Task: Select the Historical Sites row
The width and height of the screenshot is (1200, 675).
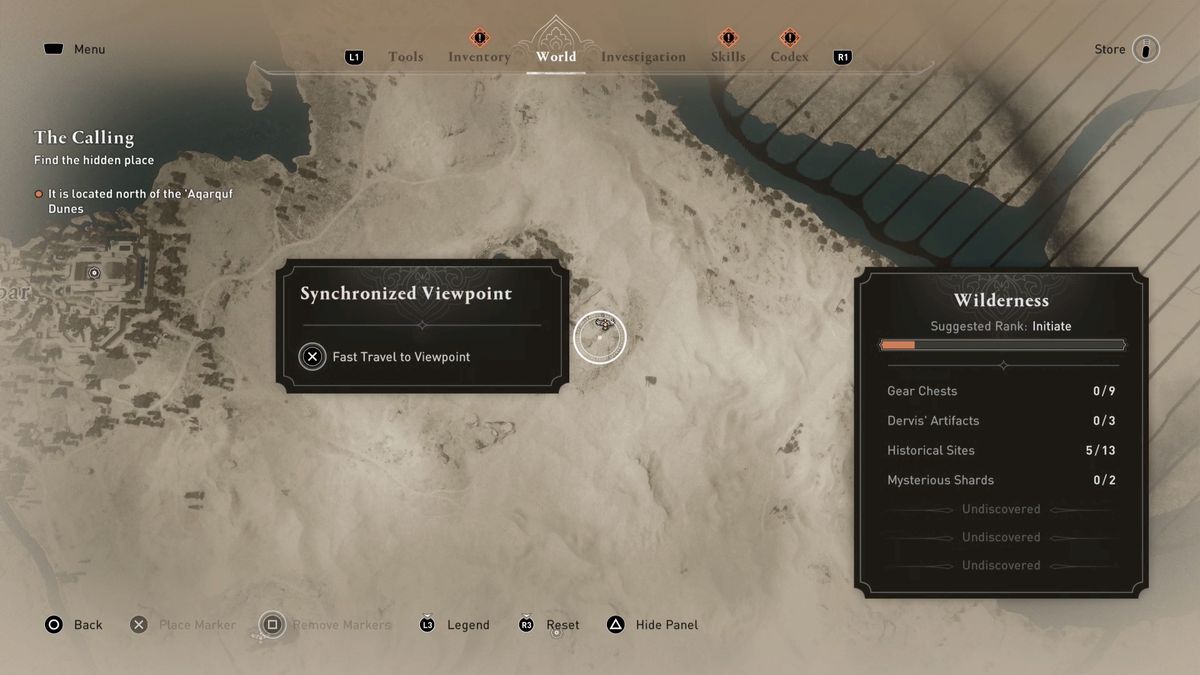Action: click(1001, 450)
